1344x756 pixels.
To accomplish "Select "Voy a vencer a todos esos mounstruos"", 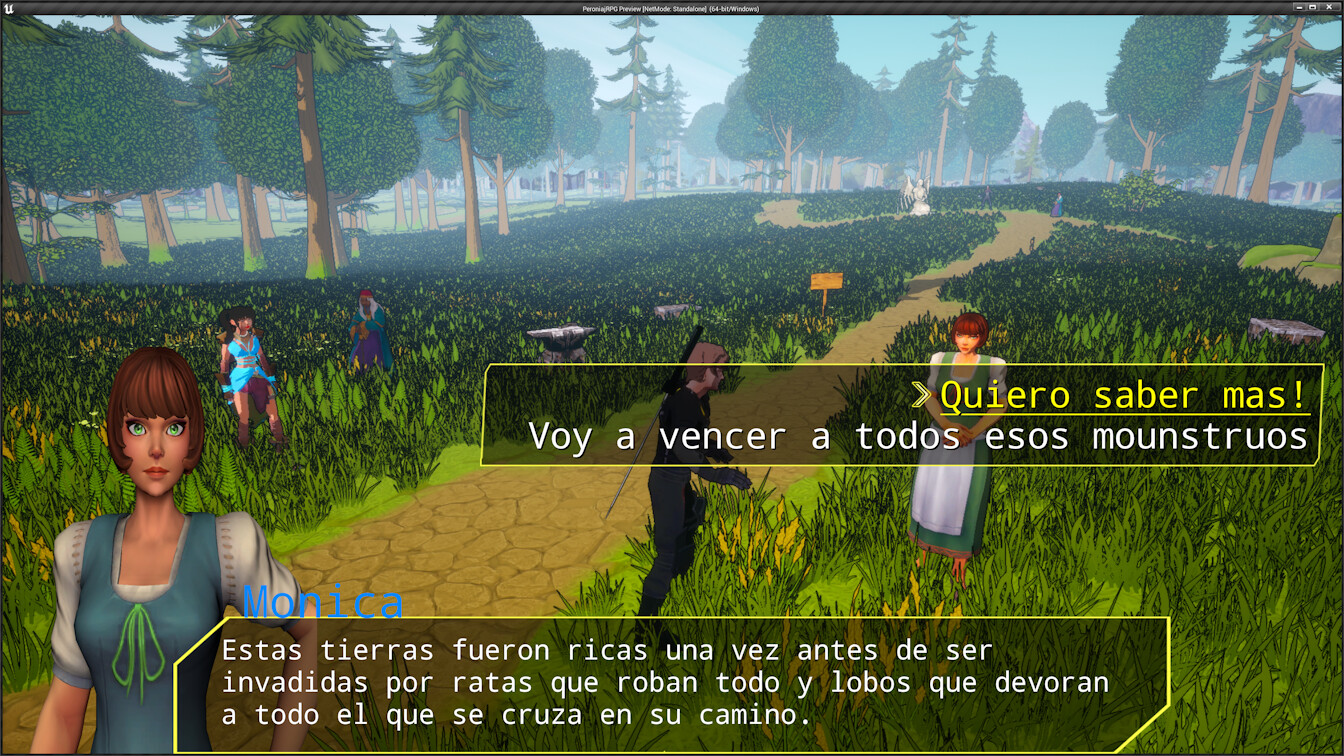I will [920, 436].
